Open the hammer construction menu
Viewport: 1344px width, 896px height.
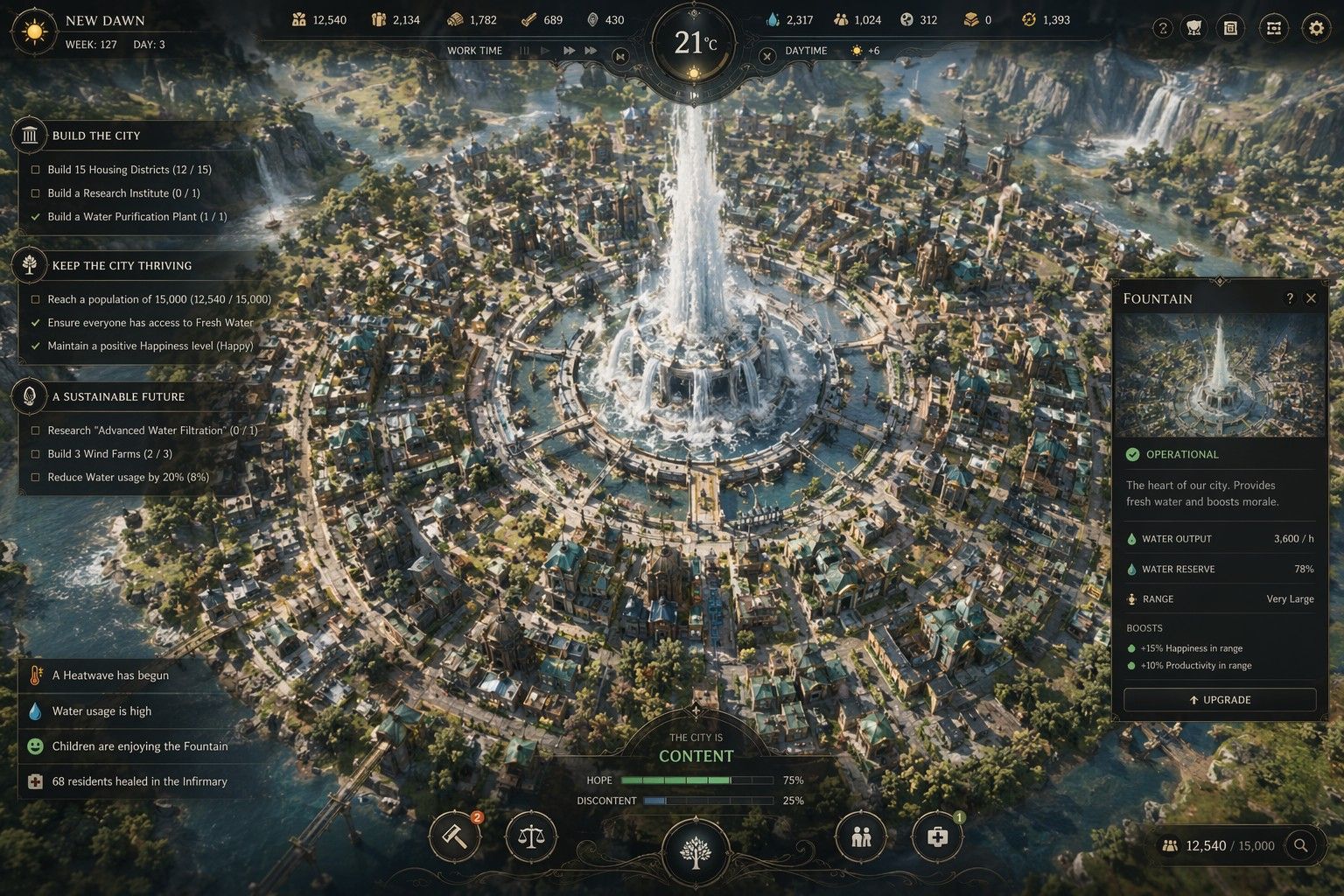[455, 837]
